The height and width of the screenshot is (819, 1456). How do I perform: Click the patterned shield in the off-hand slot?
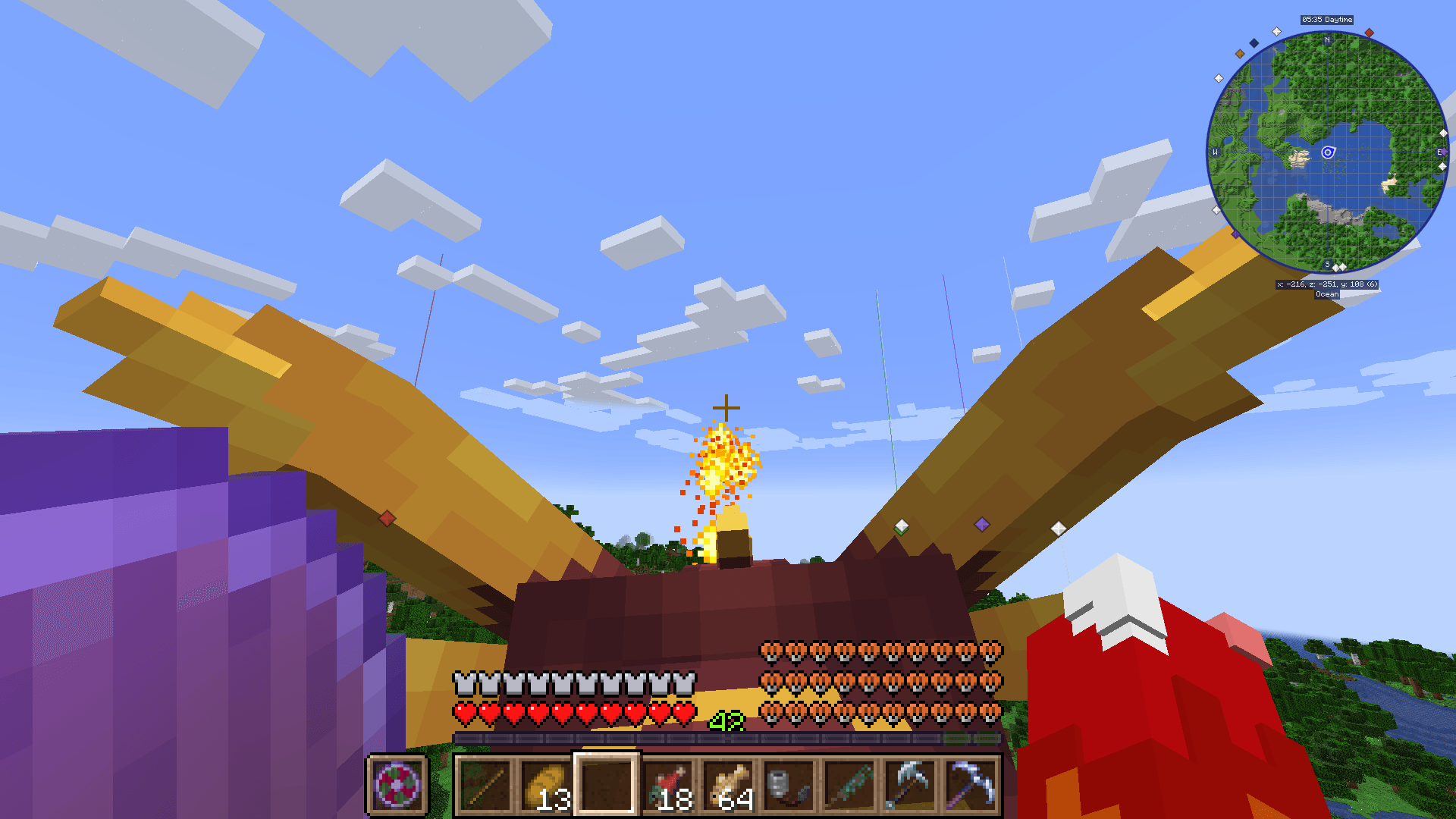[x=397, y=785]
